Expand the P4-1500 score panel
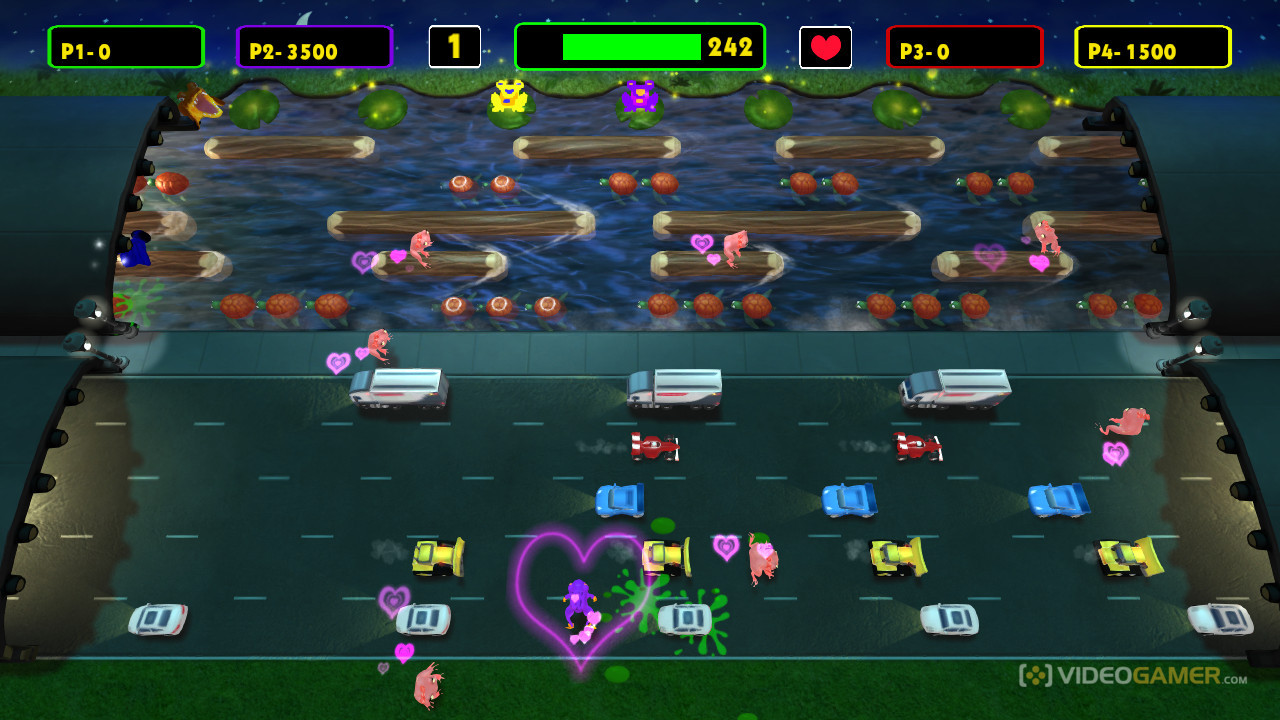The width and height of the screenshot is (1280, 720). [x=1152, y=46]
